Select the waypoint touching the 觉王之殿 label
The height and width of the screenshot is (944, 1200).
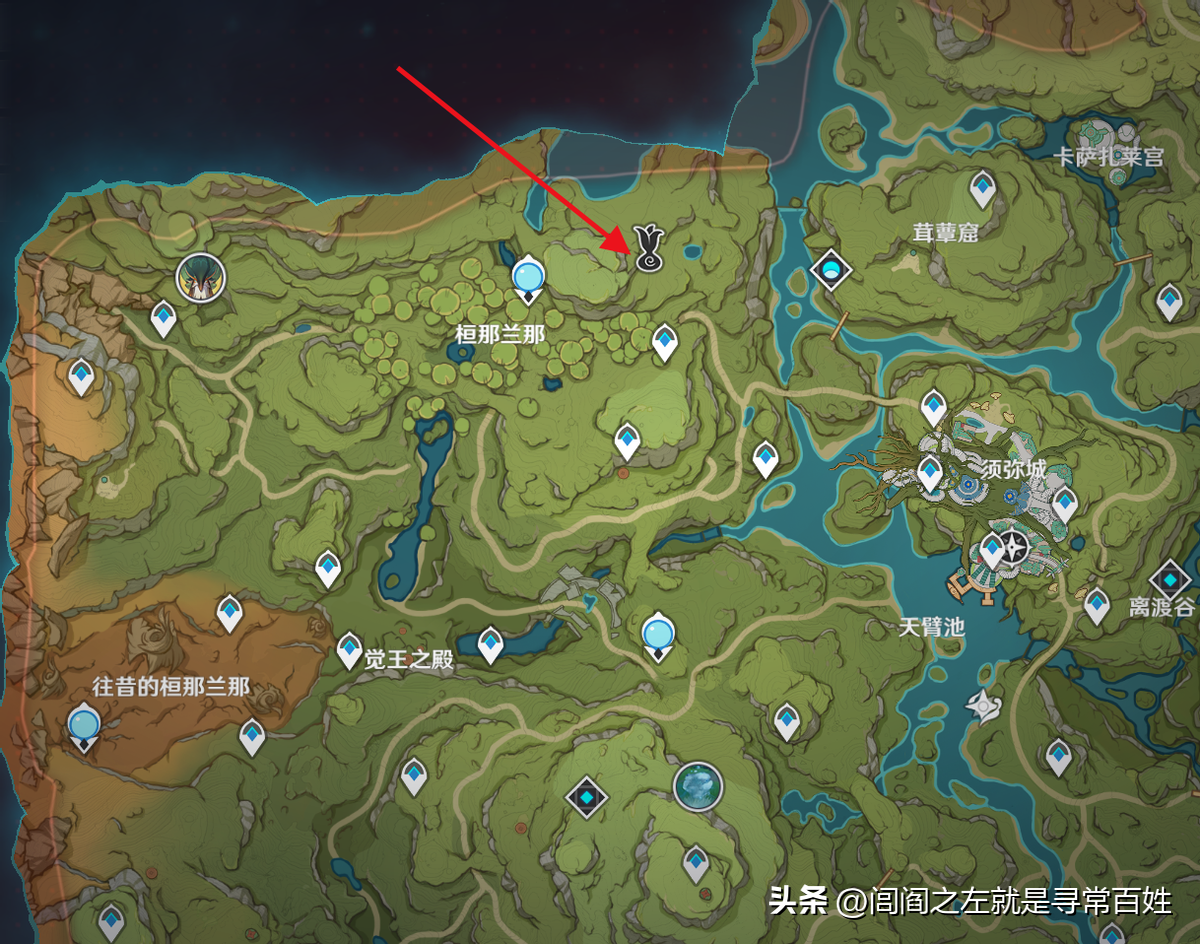click(x=349, y=649)
